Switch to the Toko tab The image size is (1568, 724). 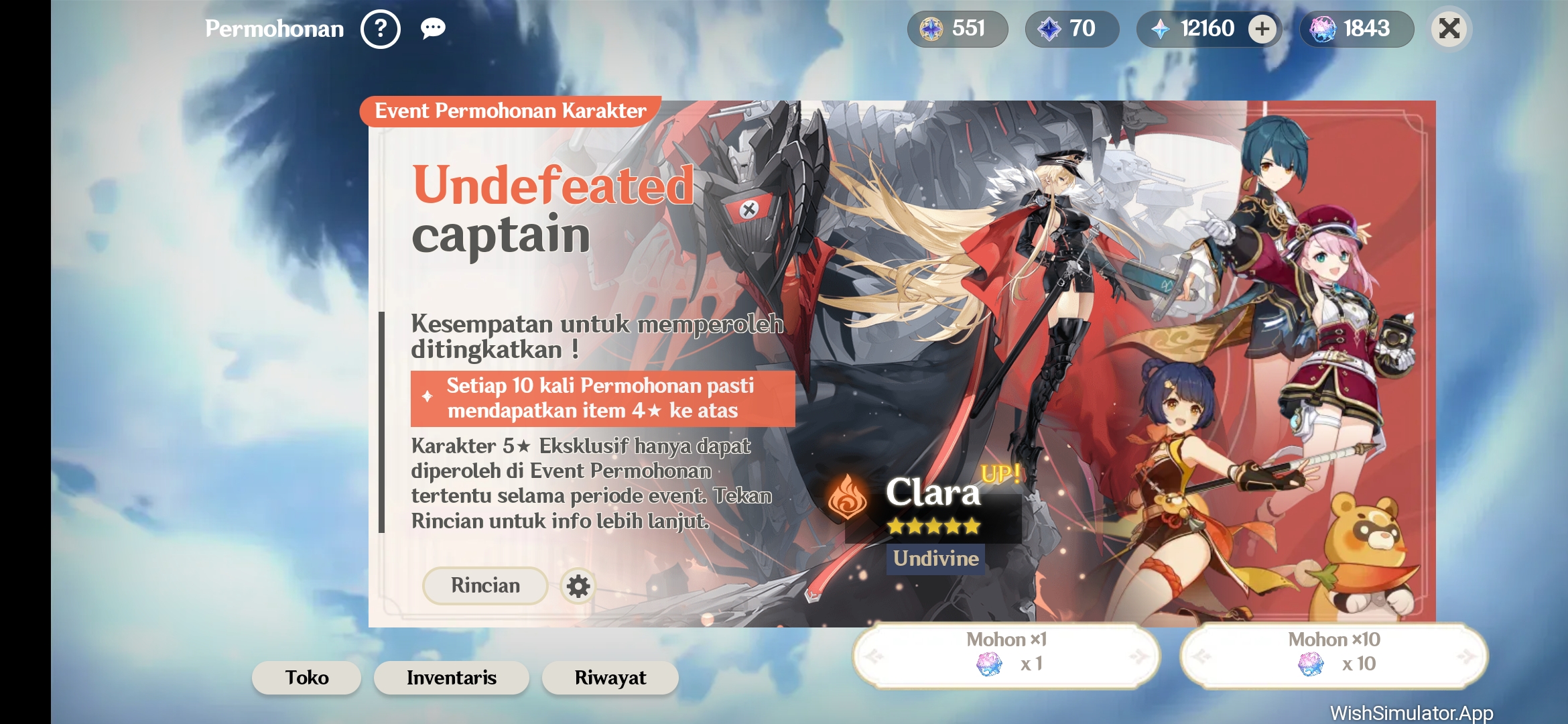click(x=306, y=678)
